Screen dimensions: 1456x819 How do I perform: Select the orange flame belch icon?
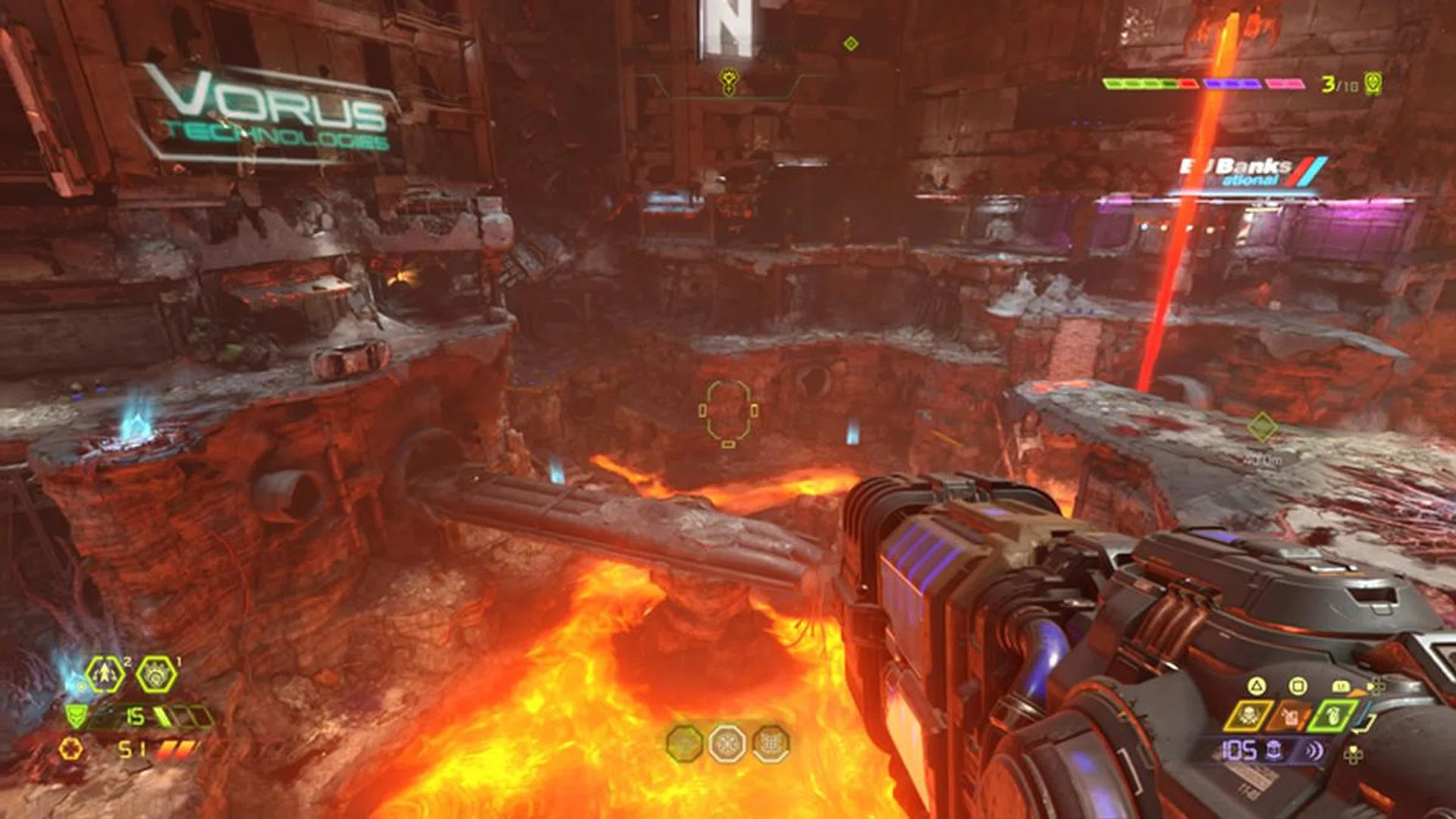(1290, 715)
